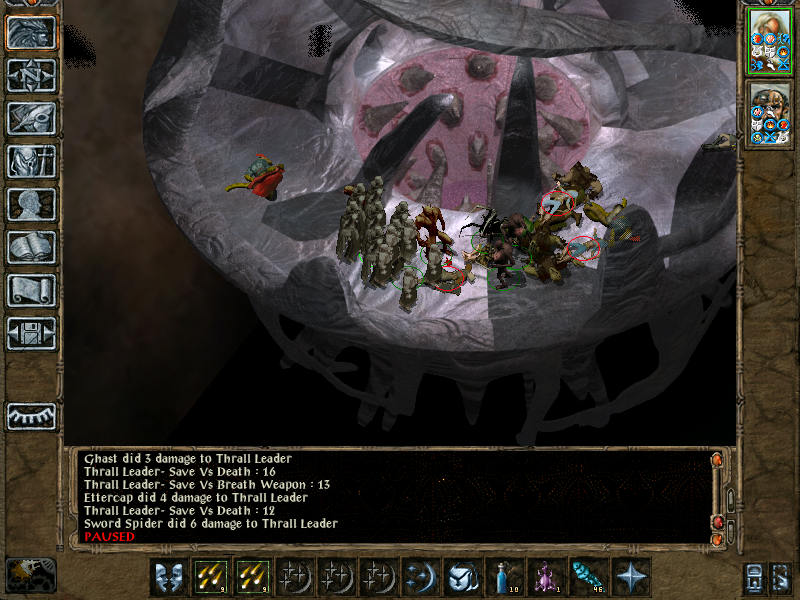800x600 pixels.
Task: Open the options floppy disk menu
Action: [x=31, y=333]
